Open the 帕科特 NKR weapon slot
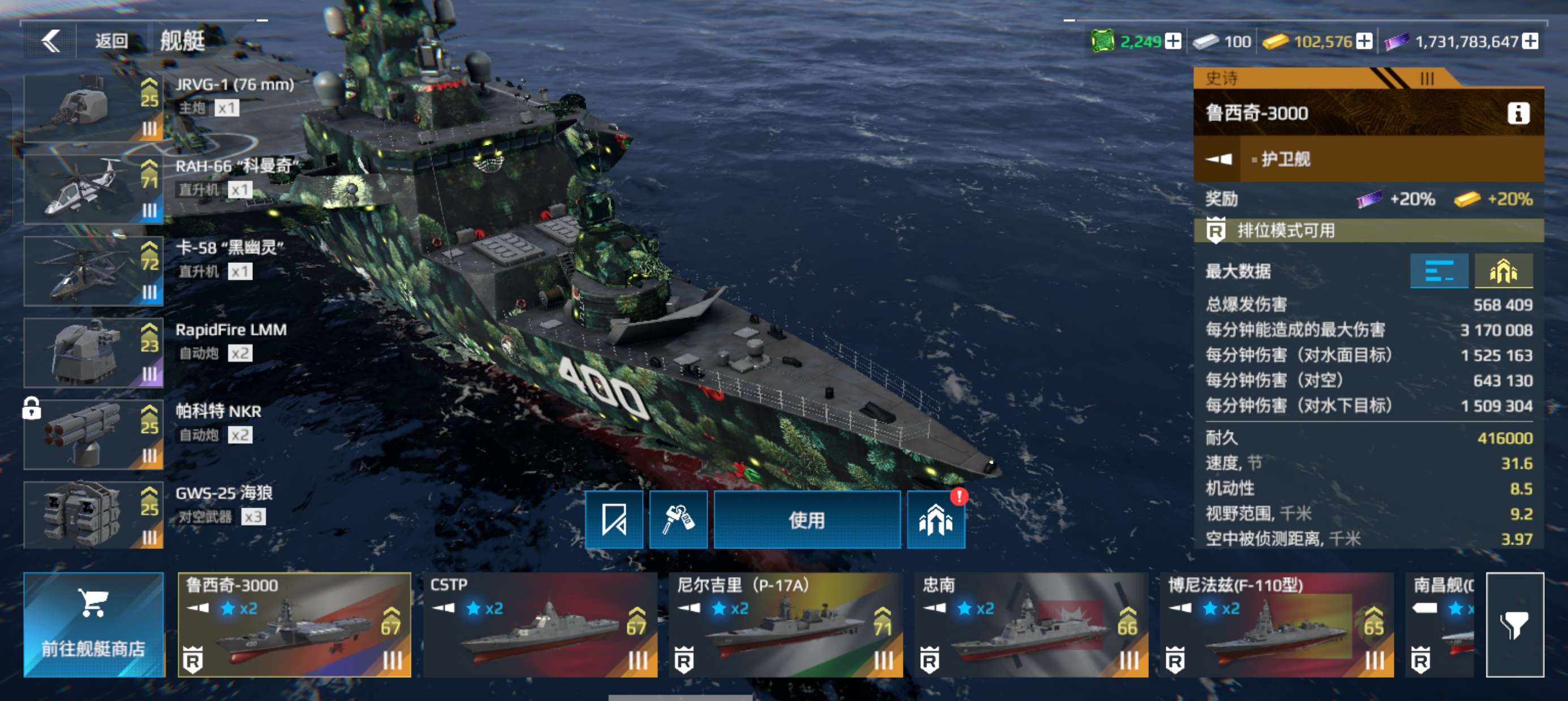This screenshot has width=1568, height=701. [93, 435]
